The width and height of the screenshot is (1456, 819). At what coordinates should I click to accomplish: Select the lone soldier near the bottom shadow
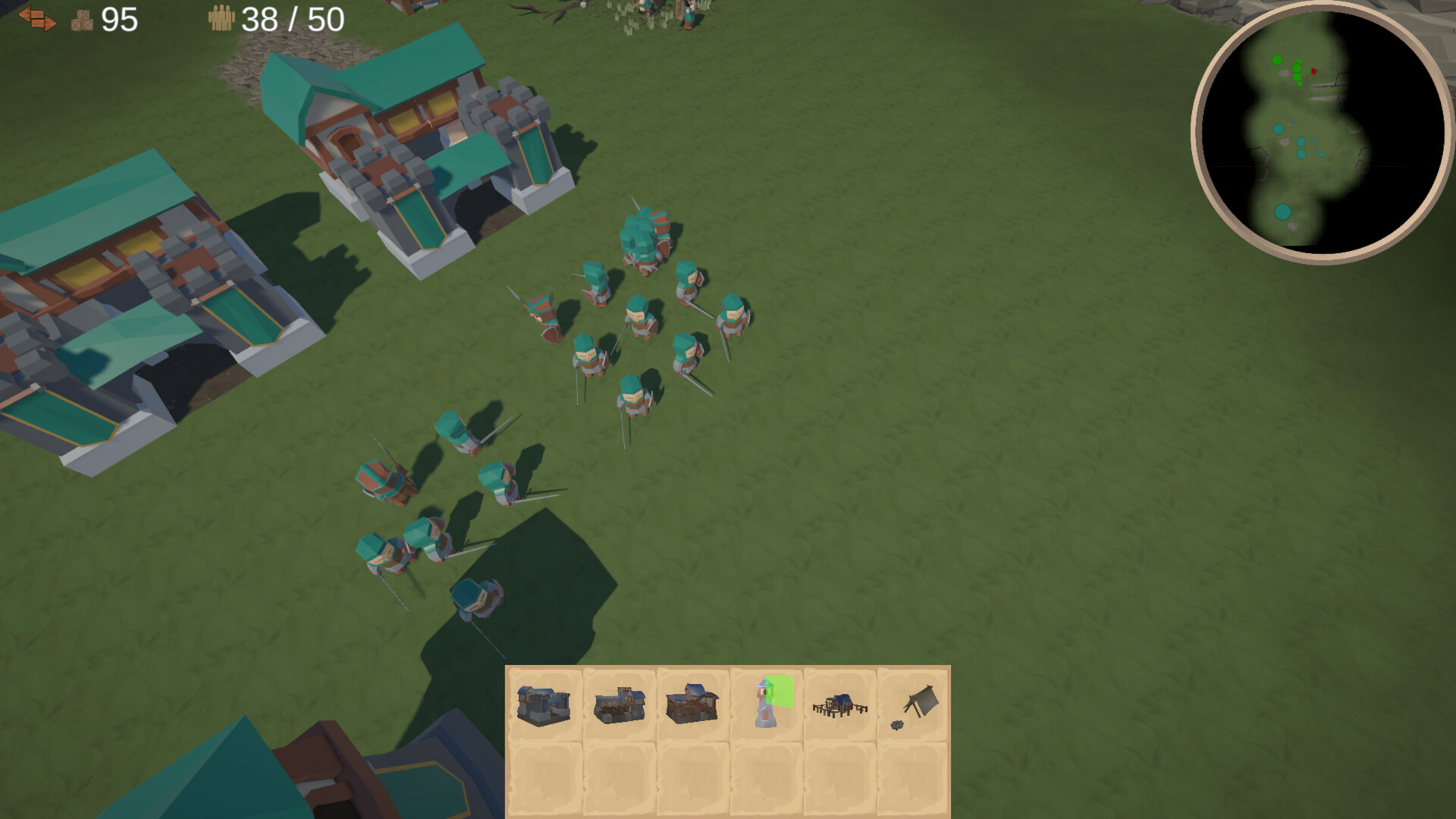point(478,599)
